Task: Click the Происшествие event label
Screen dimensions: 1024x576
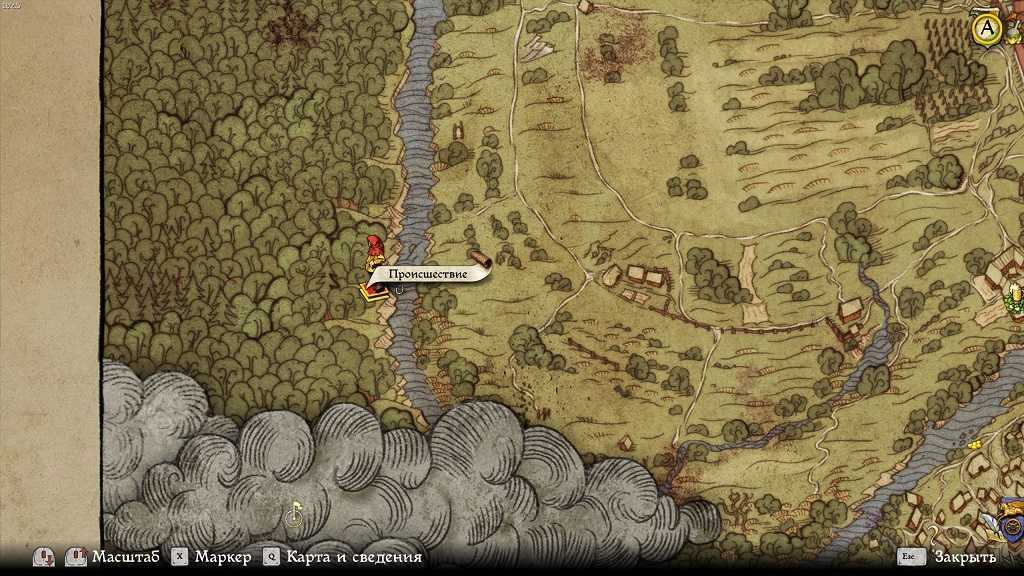Action: point(428,274)
